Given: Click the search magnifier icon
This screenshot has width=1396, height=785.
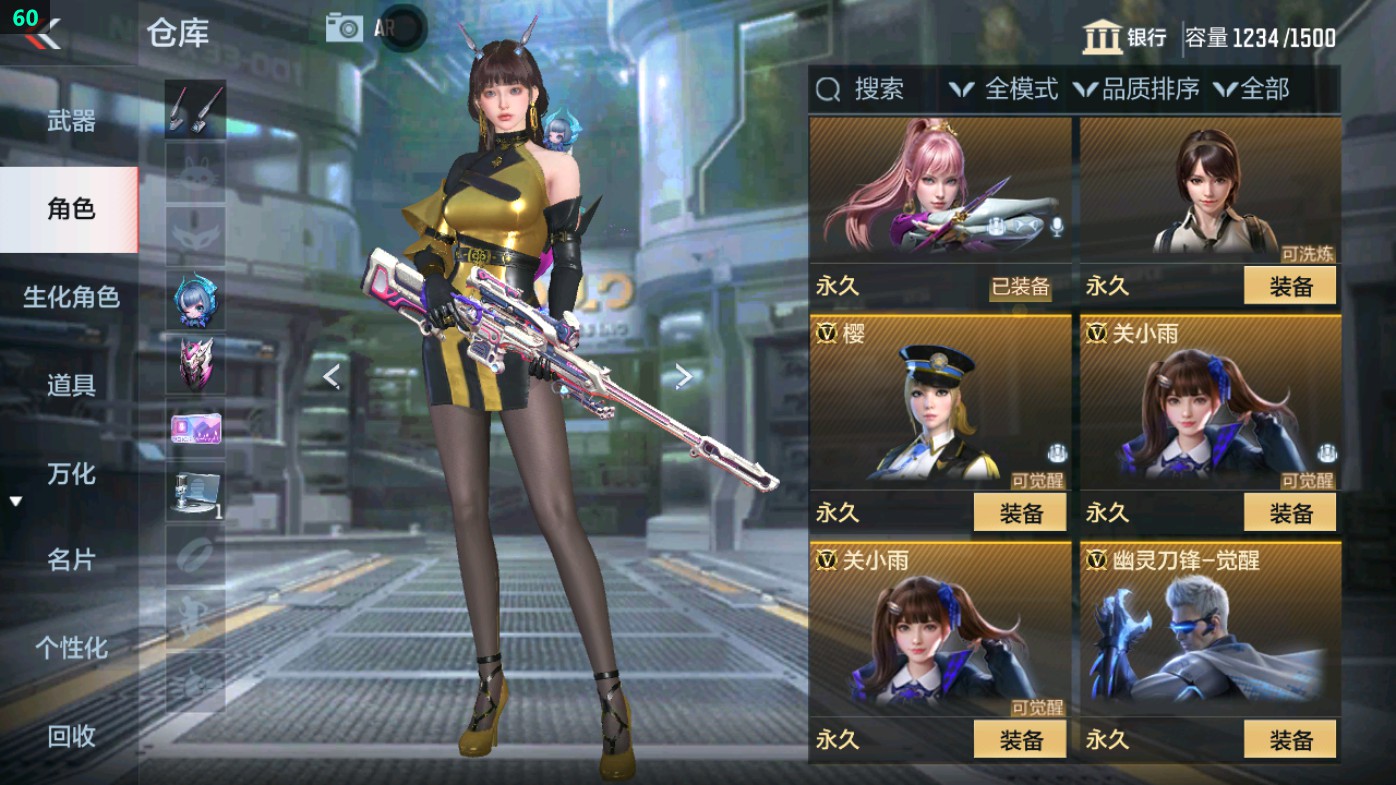Looking at the screenshot, I should coord(827,91).
